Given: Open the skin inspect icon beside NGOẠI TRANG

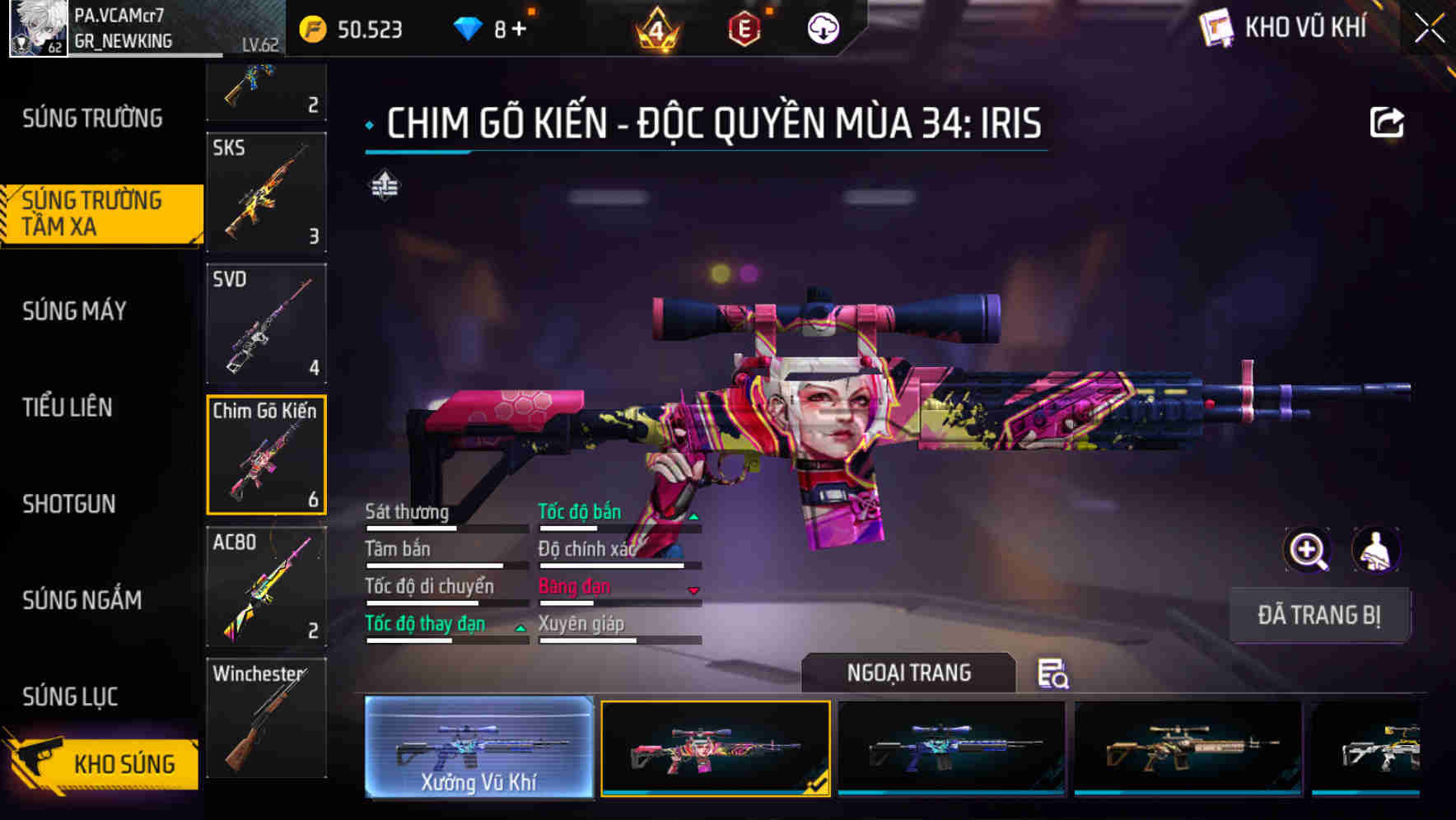Looking at the screenshot, I should click(x=1053, y=673).
